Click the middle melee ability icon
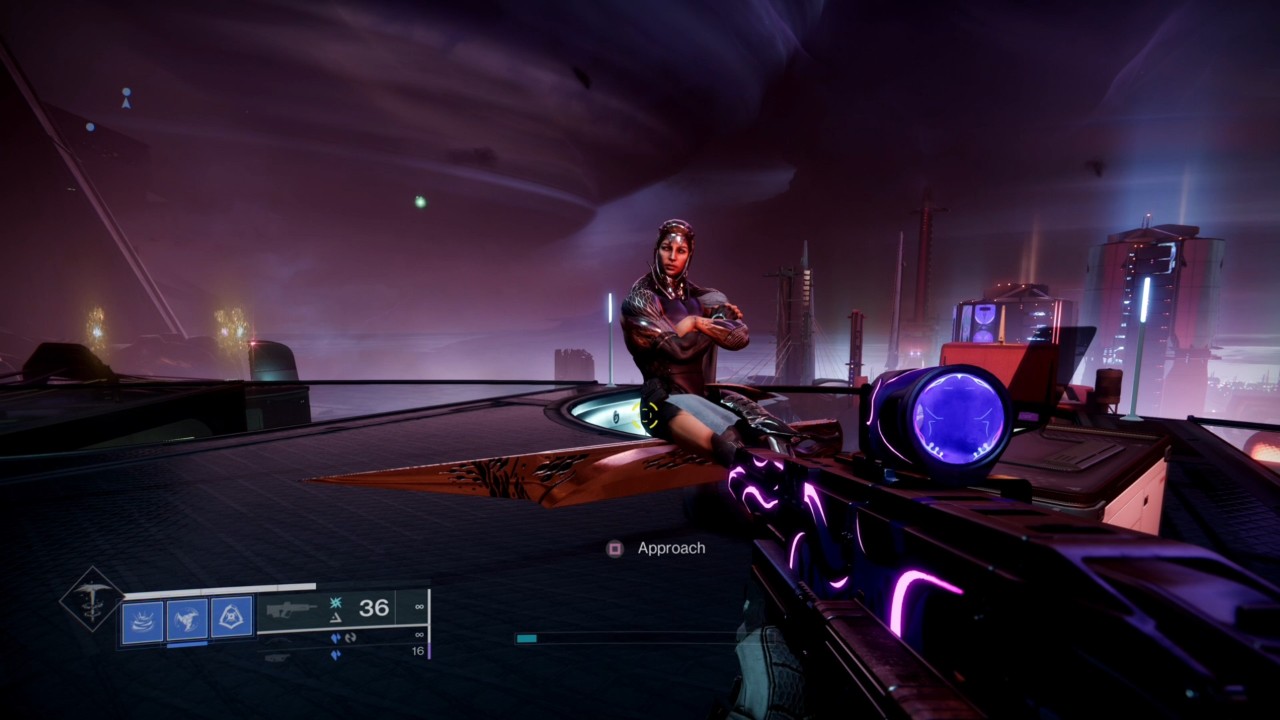This screenshot has height=720, width=1280. pyautogui.click(x=188, y=618)
